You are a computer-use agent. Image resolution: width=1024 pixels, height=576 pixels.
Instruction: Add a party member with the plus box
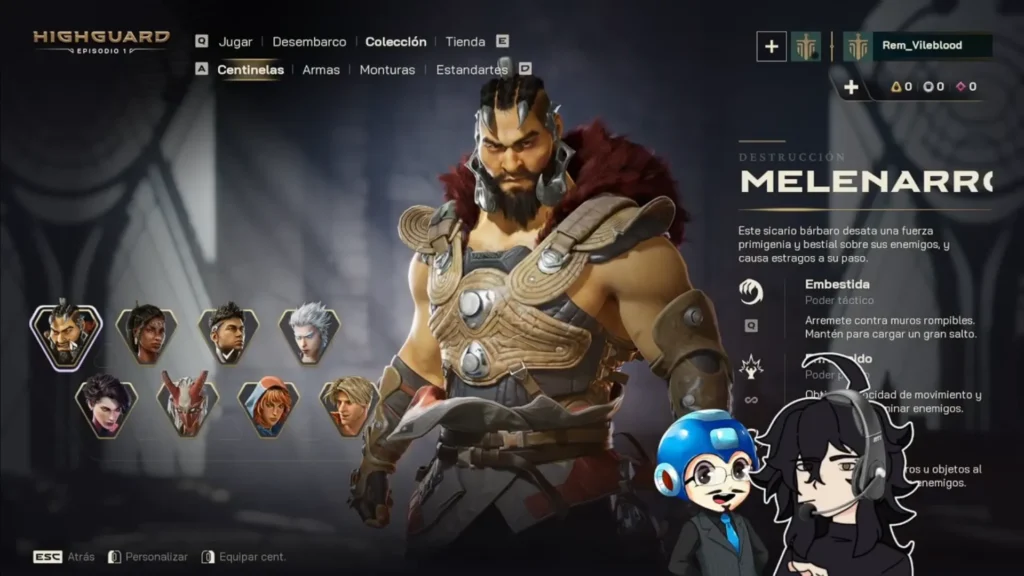tap(771, 46)
